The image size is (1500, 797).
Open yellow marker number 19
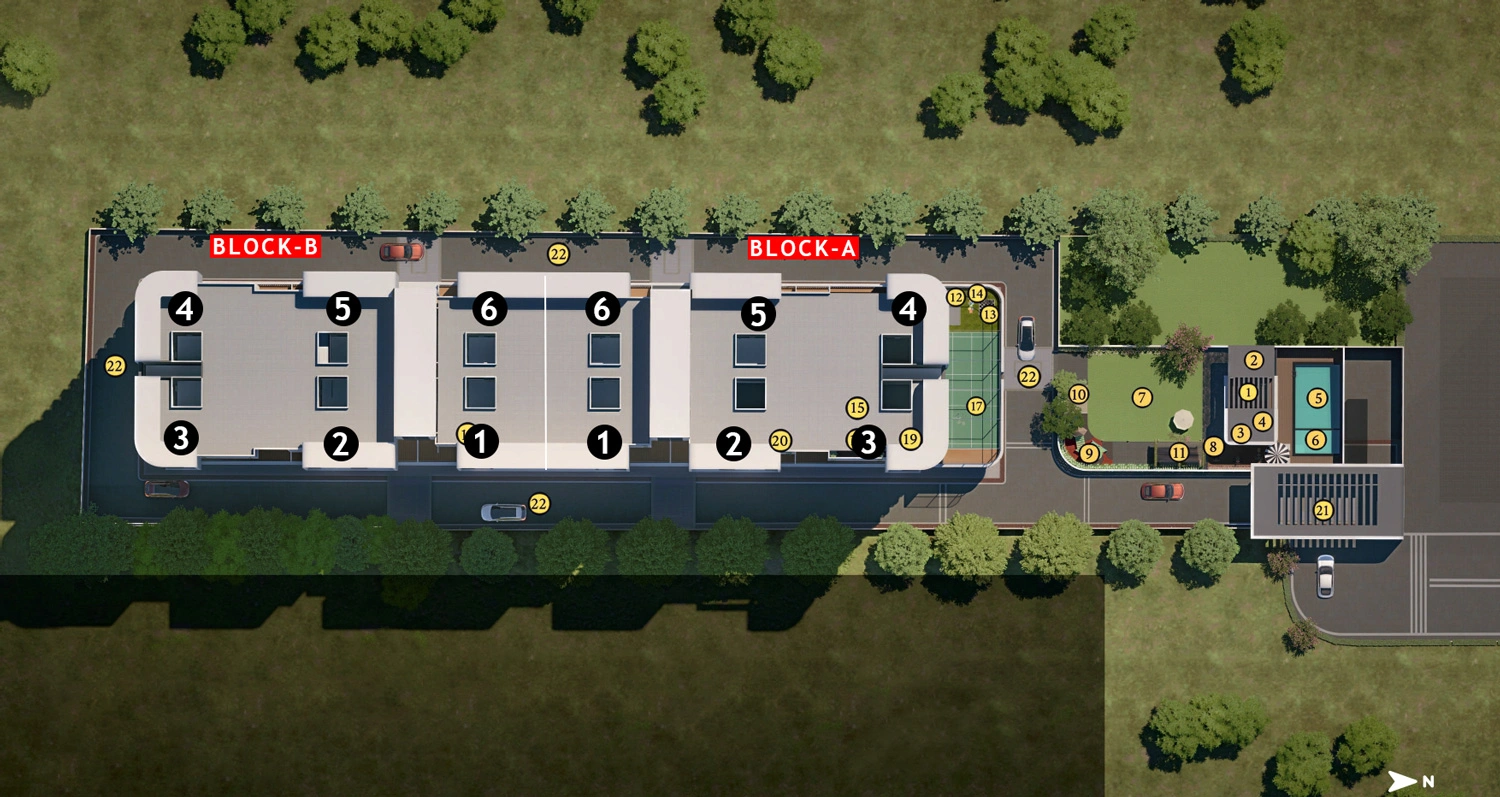[x=909, y=439]
